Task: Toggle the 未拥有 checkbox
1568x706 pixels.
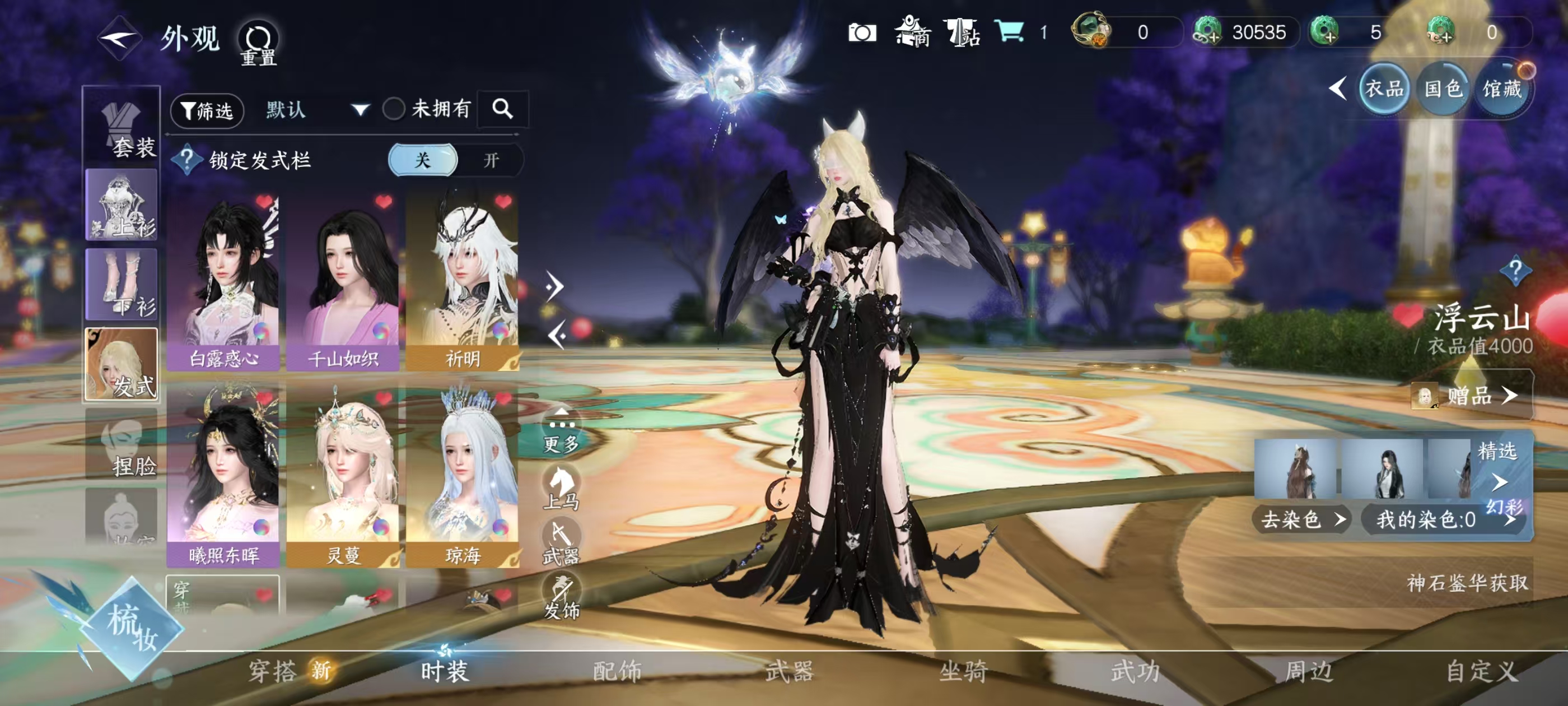Action: [x=394, y=109]
